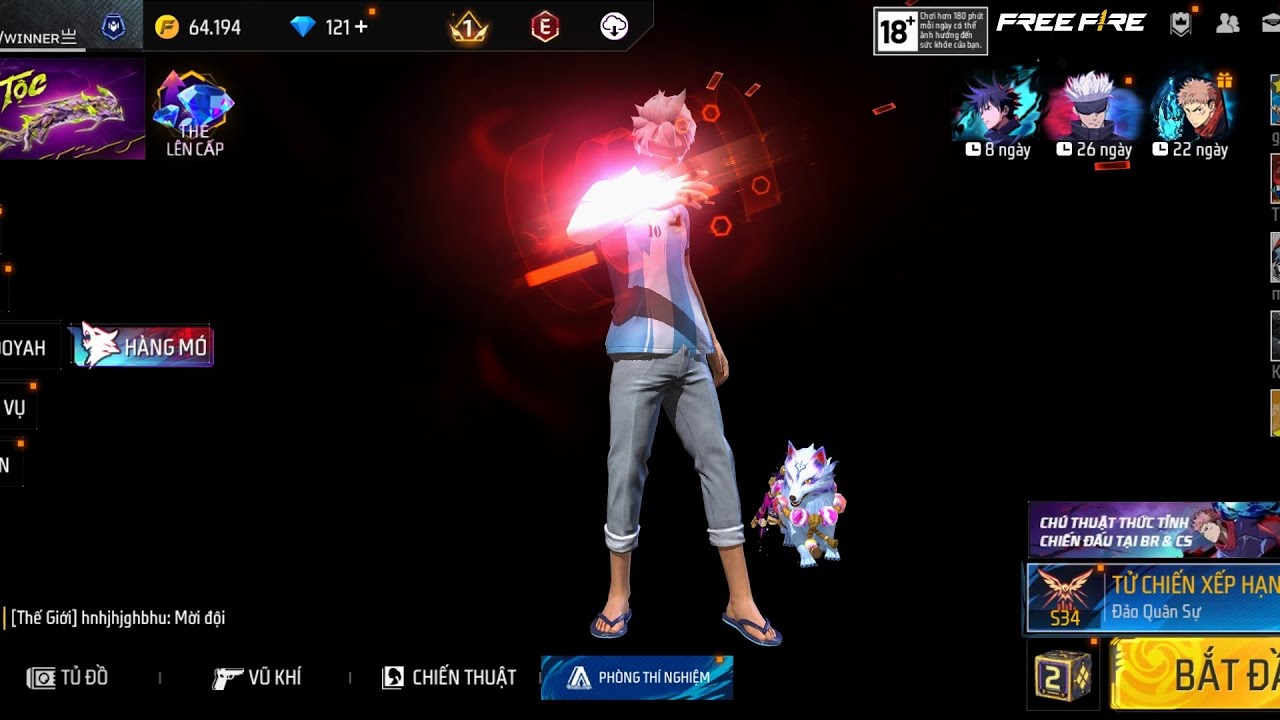Open the cloud download icon
The image size is (1280, 720).
coord(614,27)
